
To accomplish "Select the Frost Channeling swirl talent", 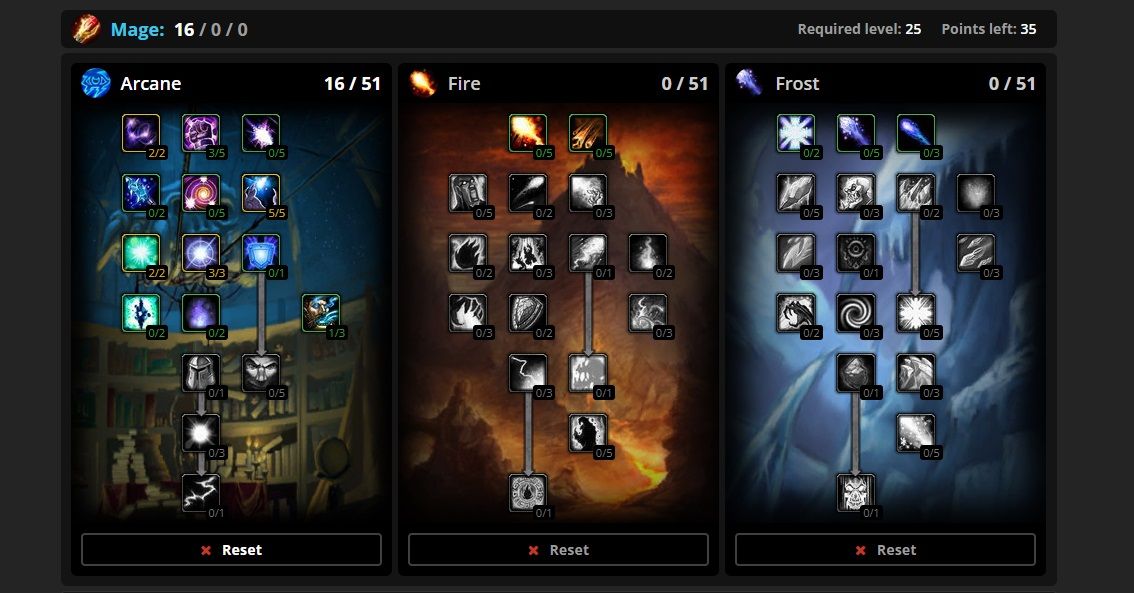I will click(856, 313).
